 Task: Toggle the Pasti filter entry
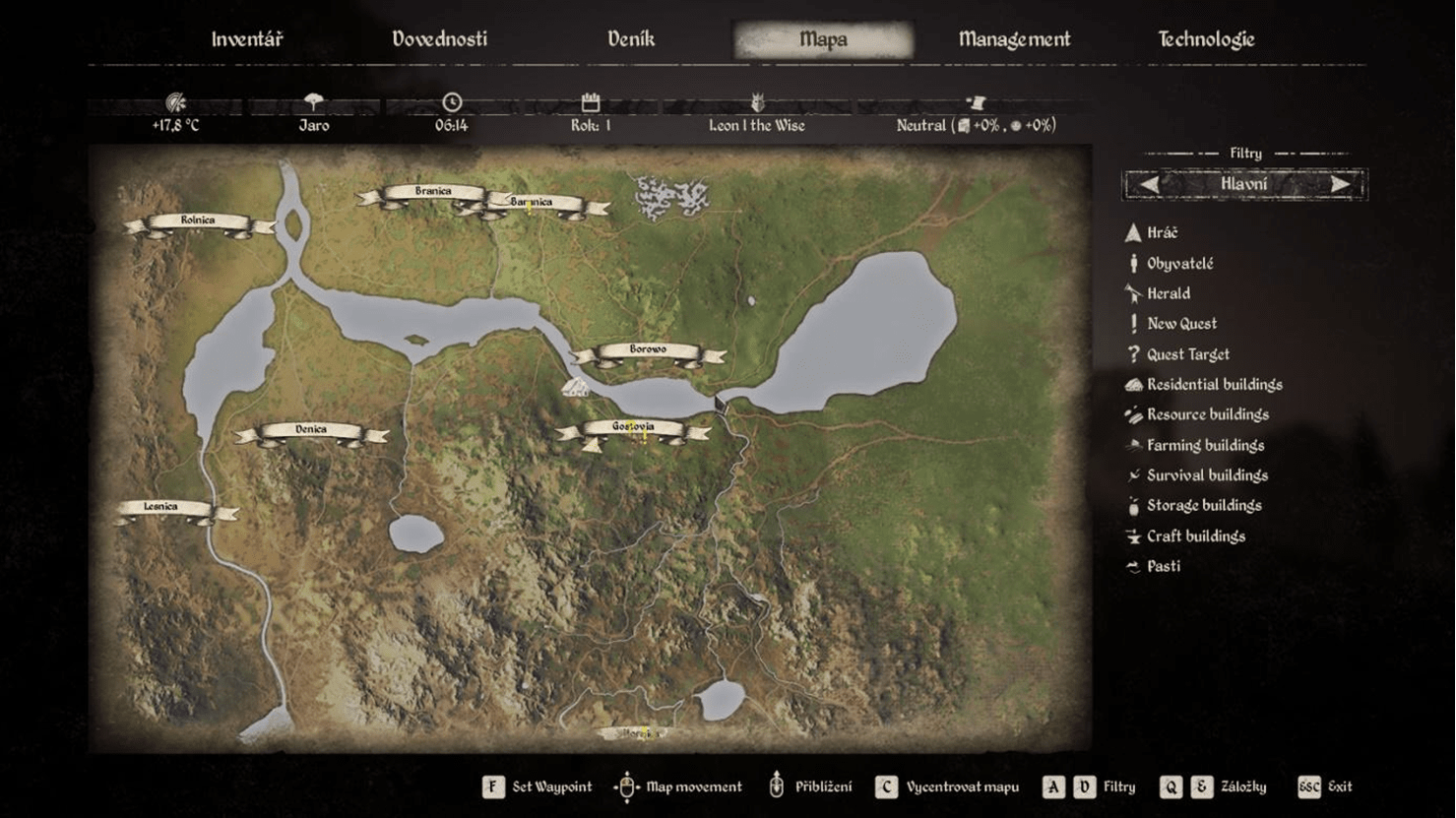click(x=1163, y=566)
